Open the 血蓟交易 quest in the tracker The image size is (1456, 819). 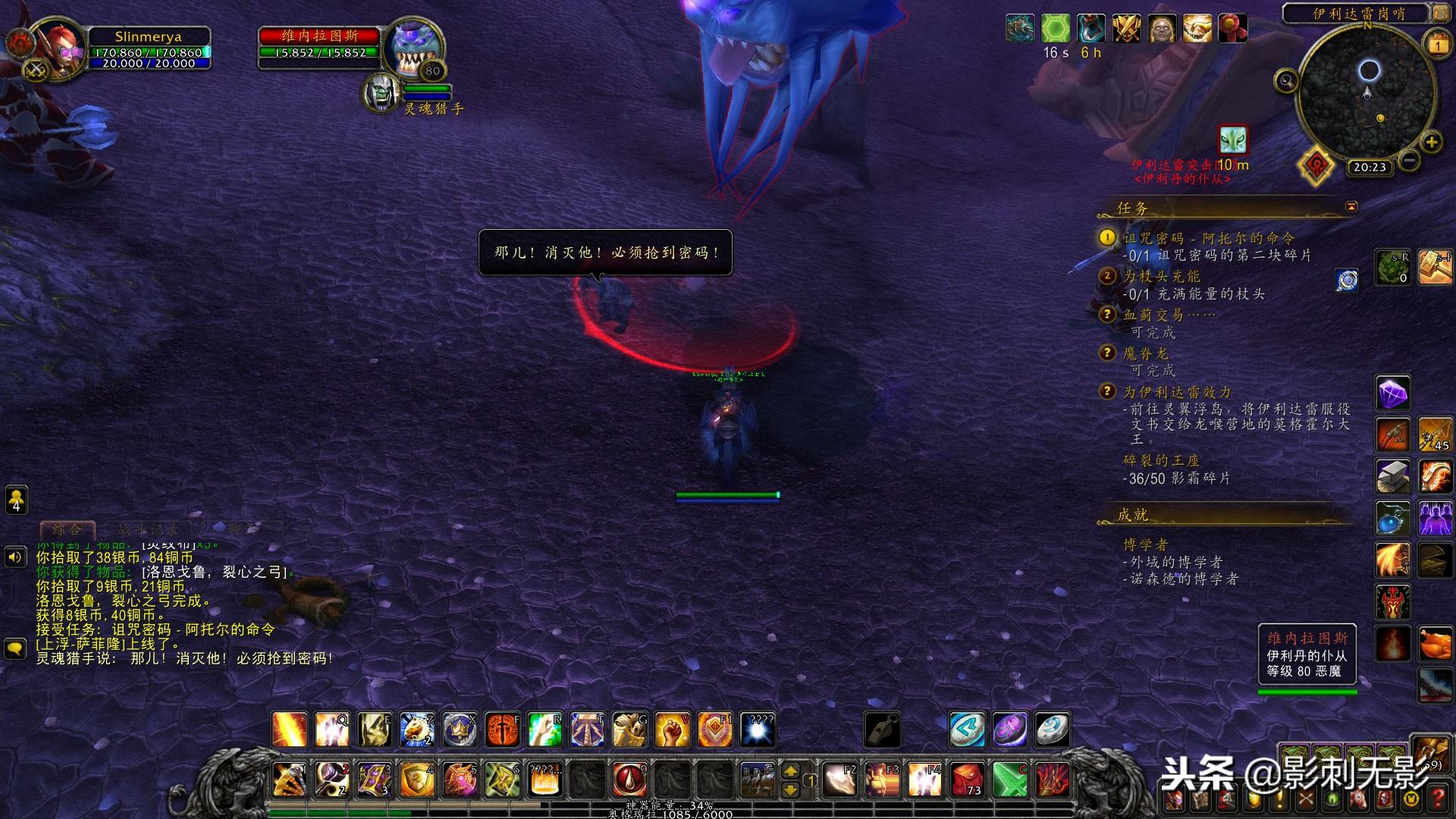(1169, 314)
